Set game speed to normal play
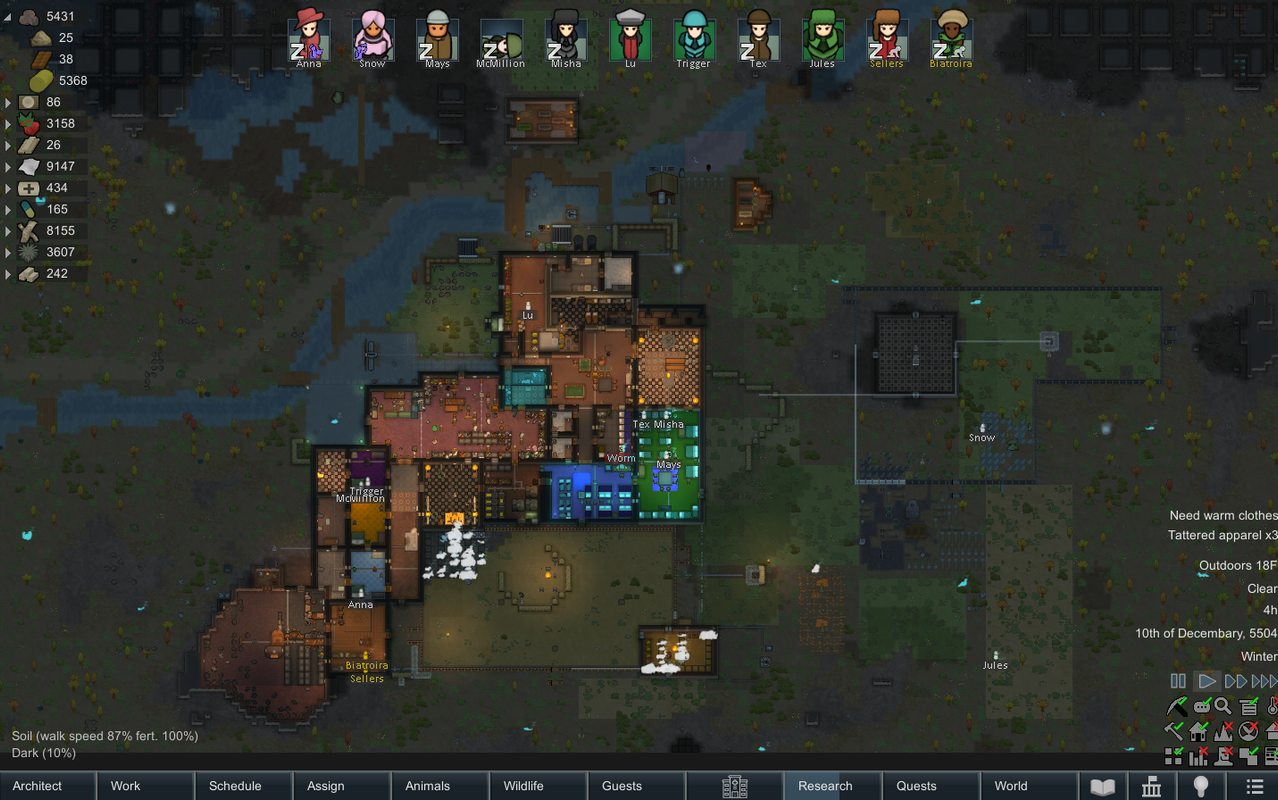Viewport: 1278px width, 800px height. 1207,681
